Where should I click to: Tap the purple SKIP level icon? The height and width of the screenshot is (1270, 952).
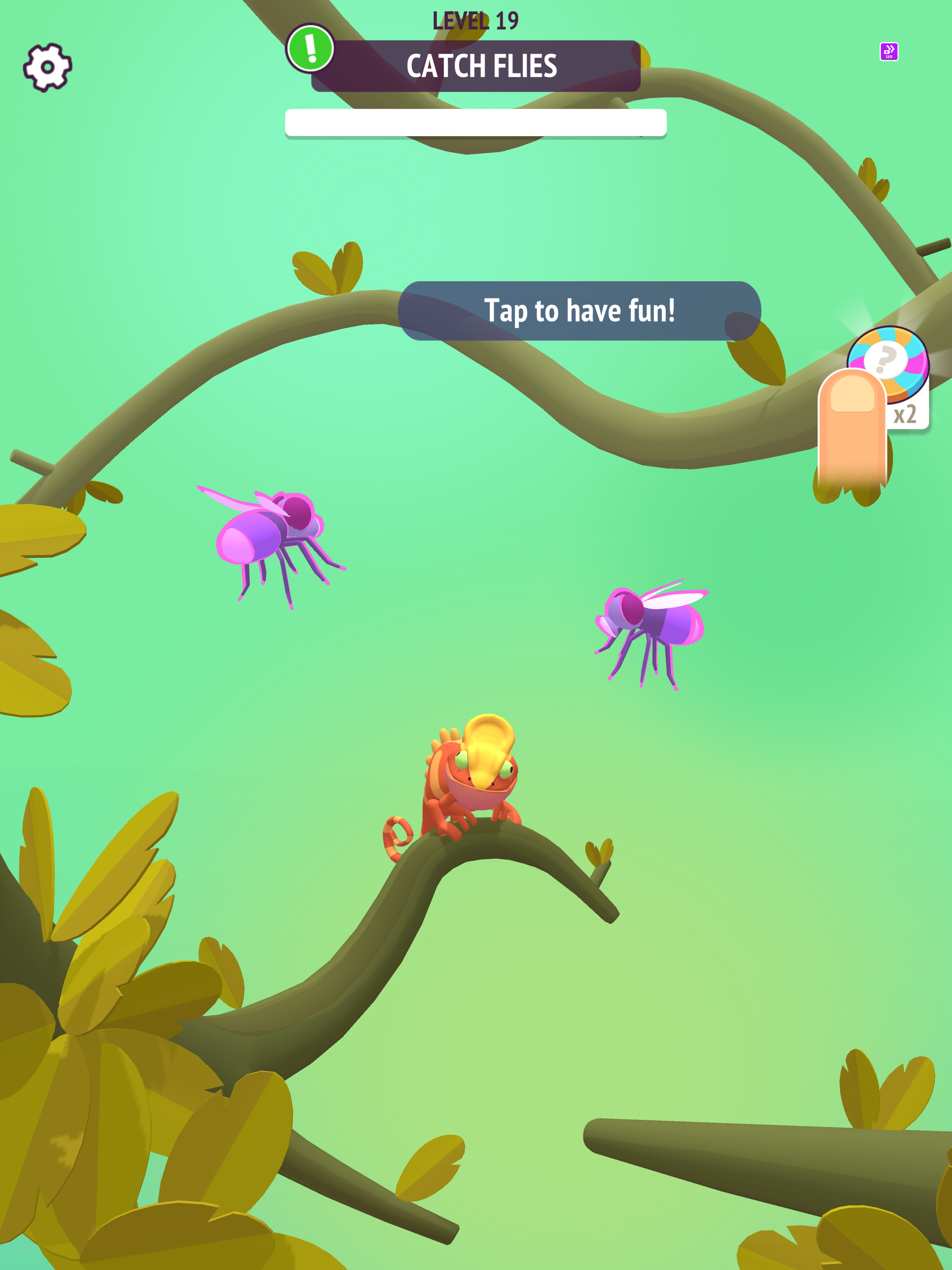point(888,52)
